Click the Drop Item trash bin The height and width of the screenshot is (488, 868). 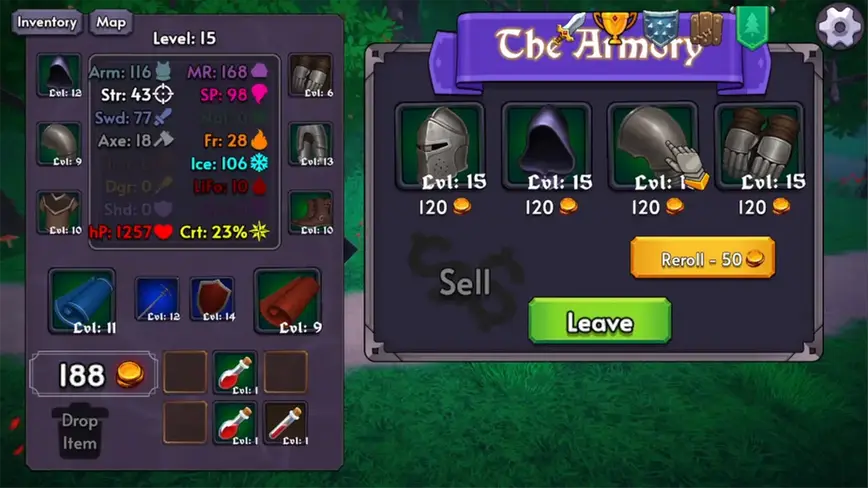click(x=80, y=432)
